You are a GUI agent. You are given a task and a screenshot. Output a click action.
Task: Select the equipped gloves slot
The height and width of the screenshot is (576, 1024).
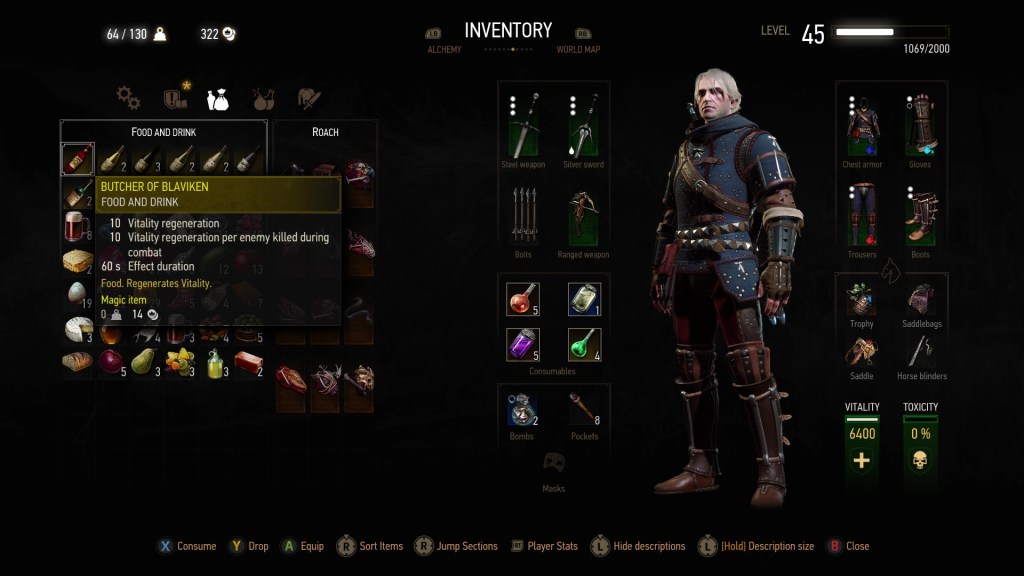(920, 126)
